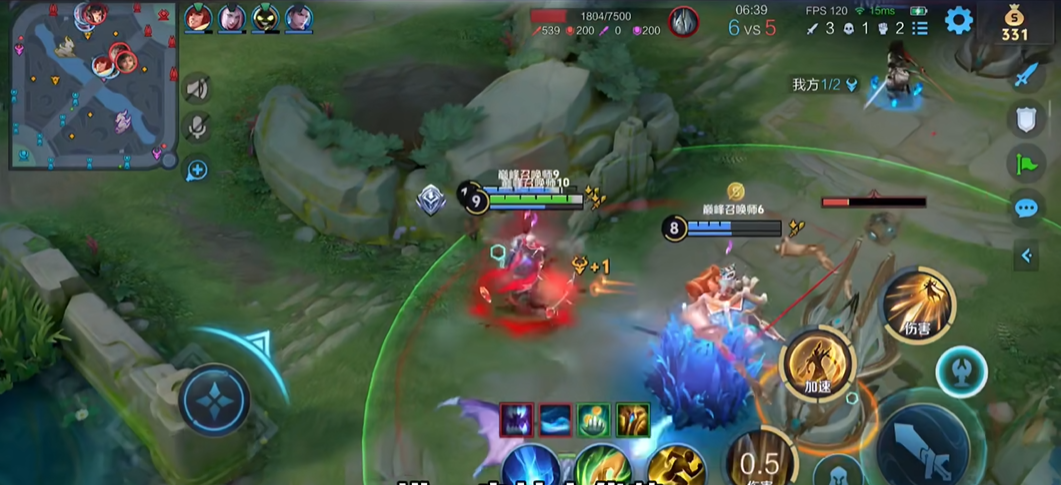
Task: Collapse the signal panel arrow
Action: coord(1027,256)
